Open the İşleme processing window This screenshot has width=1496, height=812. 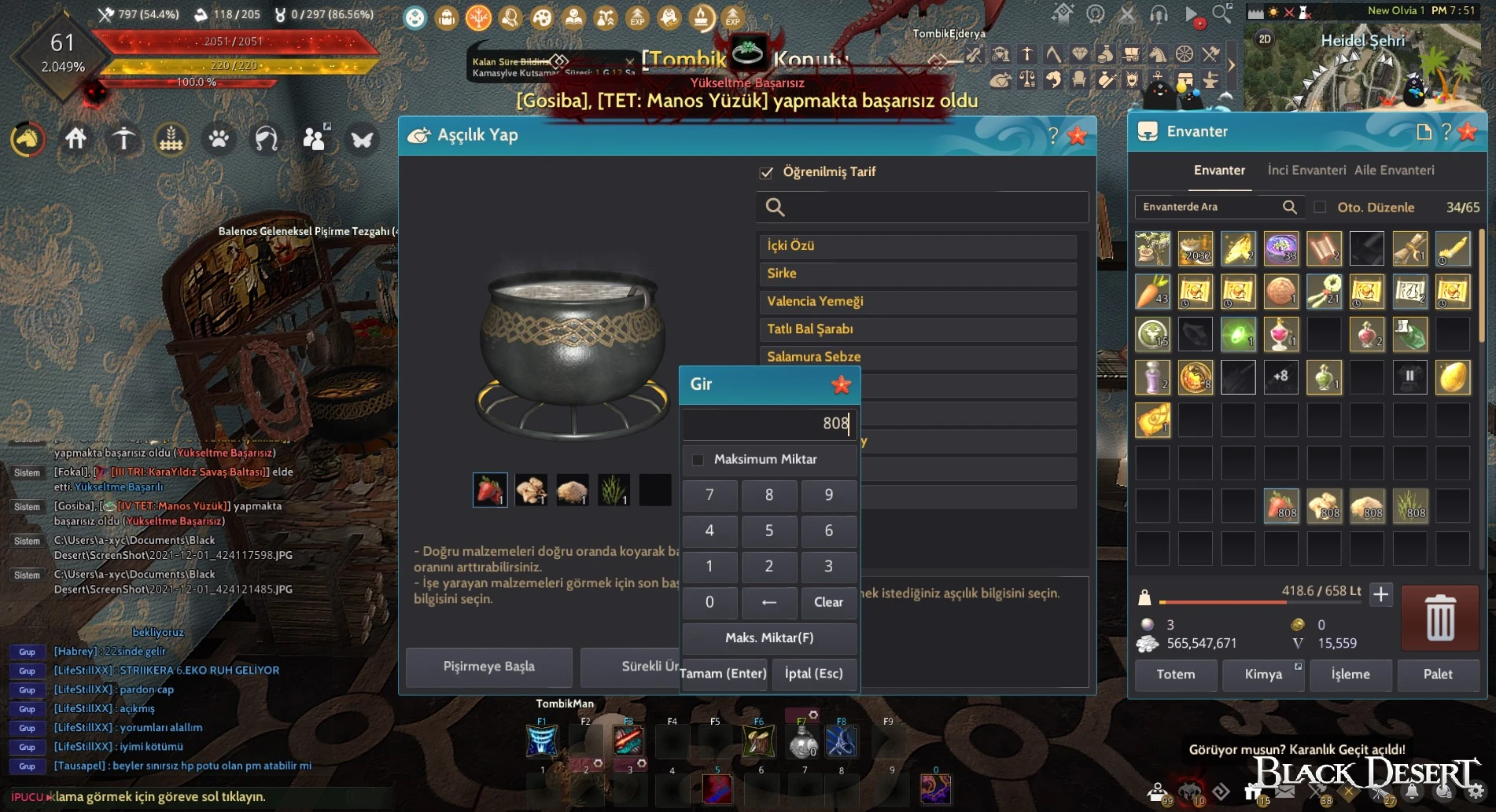point(1350,674)
